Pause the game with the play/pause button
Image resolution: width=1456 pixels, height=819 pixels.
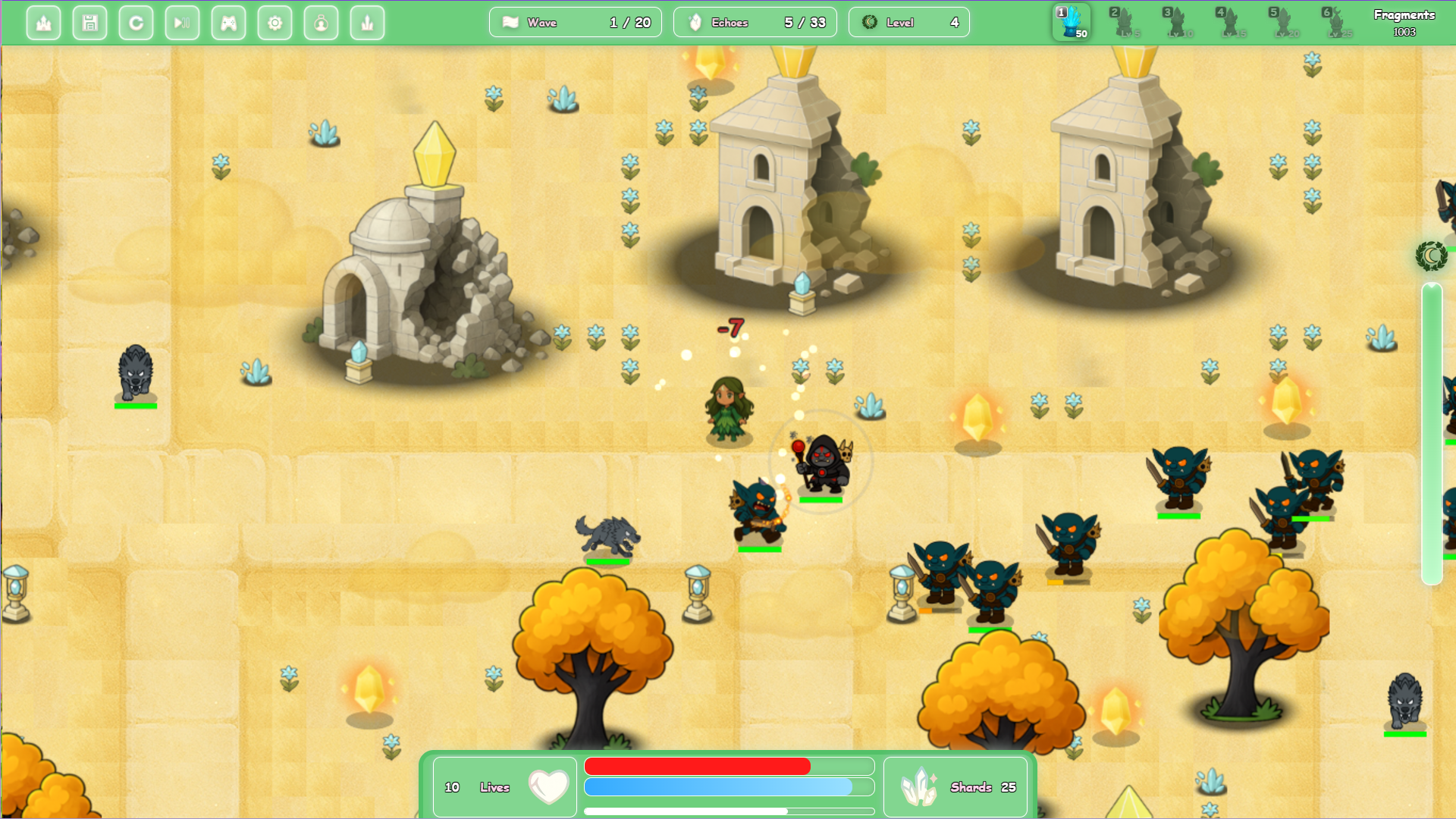click(x=182, y=23)
